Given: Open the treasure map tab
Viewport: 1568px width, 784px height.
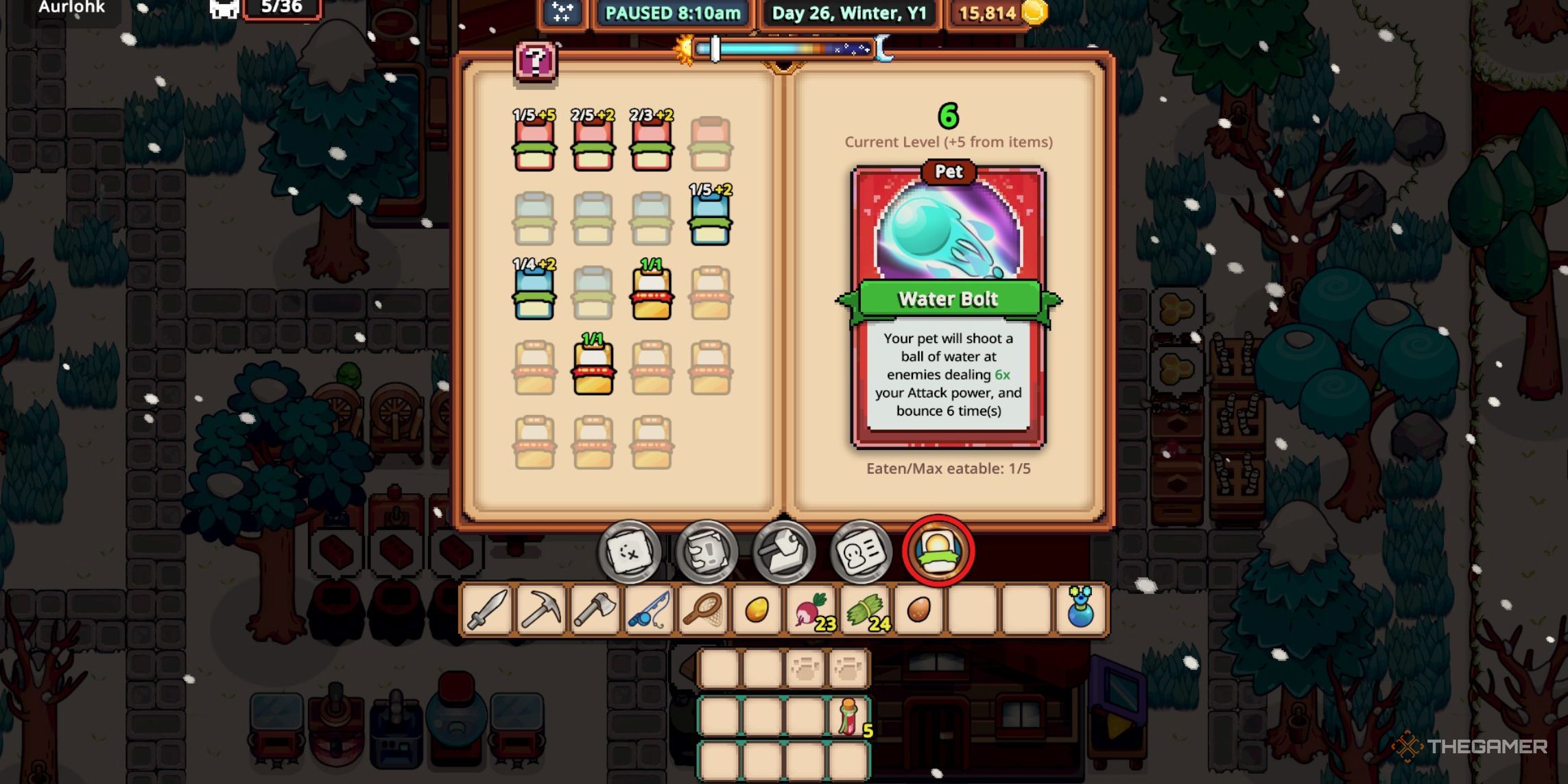Looking at the screenshot, I should pos(629,552).
